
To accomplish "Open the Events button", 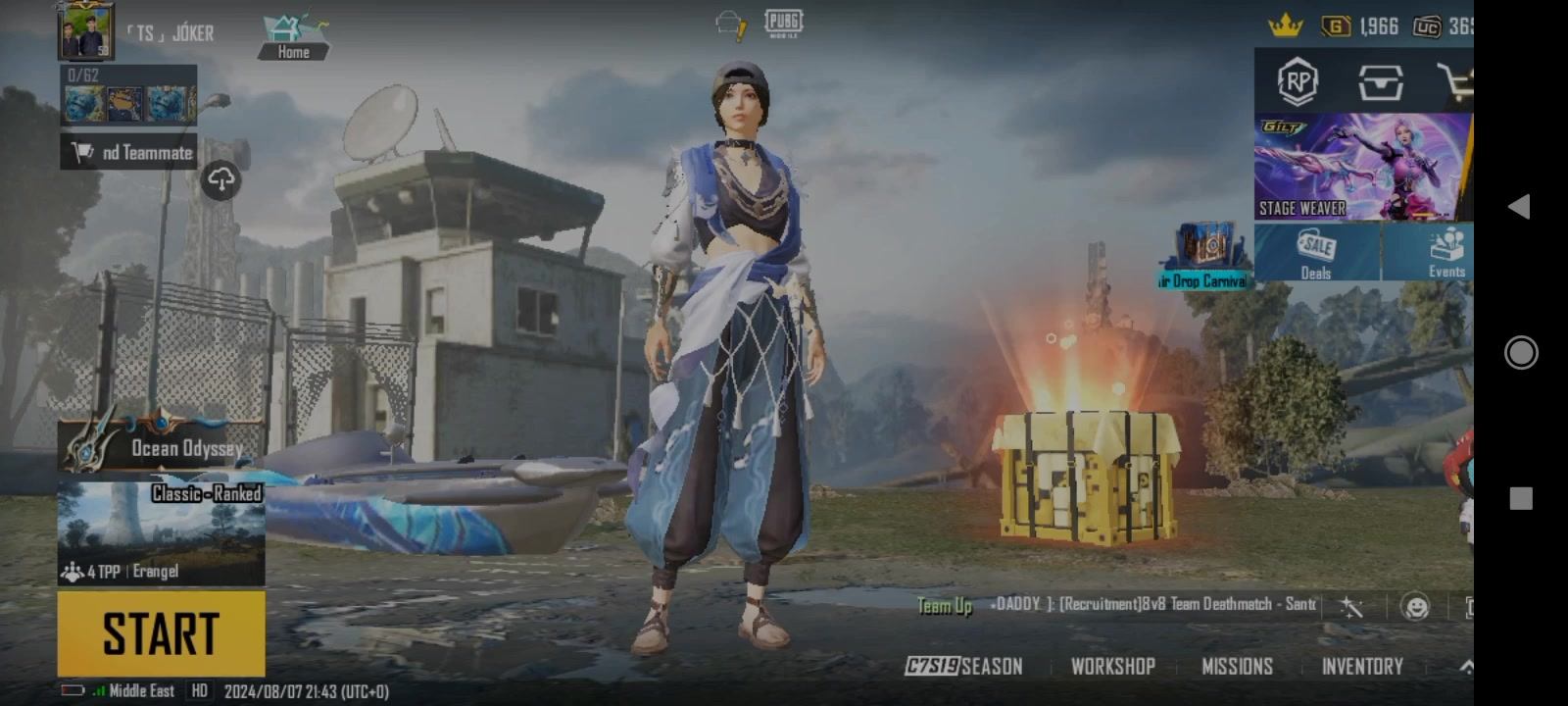I will 1445,253.
